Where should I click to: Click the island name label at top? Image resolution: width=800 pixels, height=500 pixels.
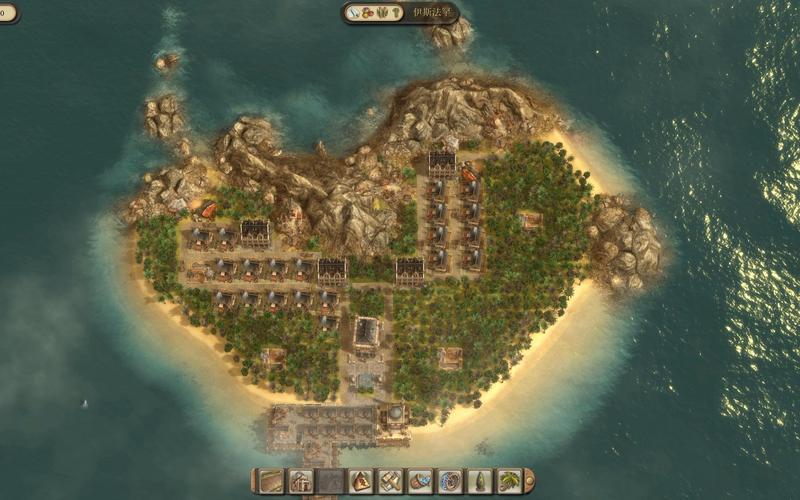(x=430, y=12)
